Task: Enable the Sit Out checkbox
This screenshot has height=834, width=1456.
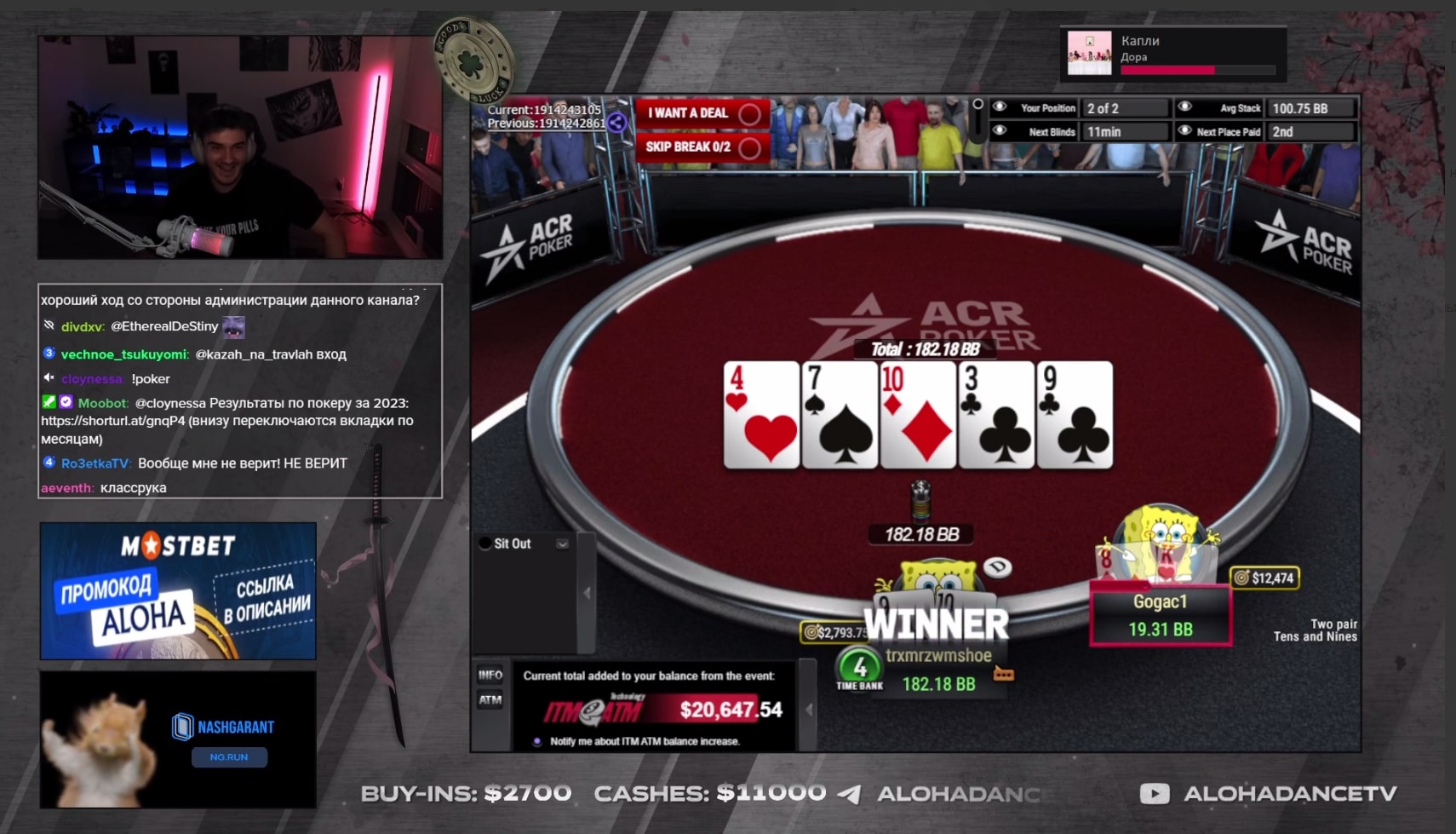Action: [484, 544]
